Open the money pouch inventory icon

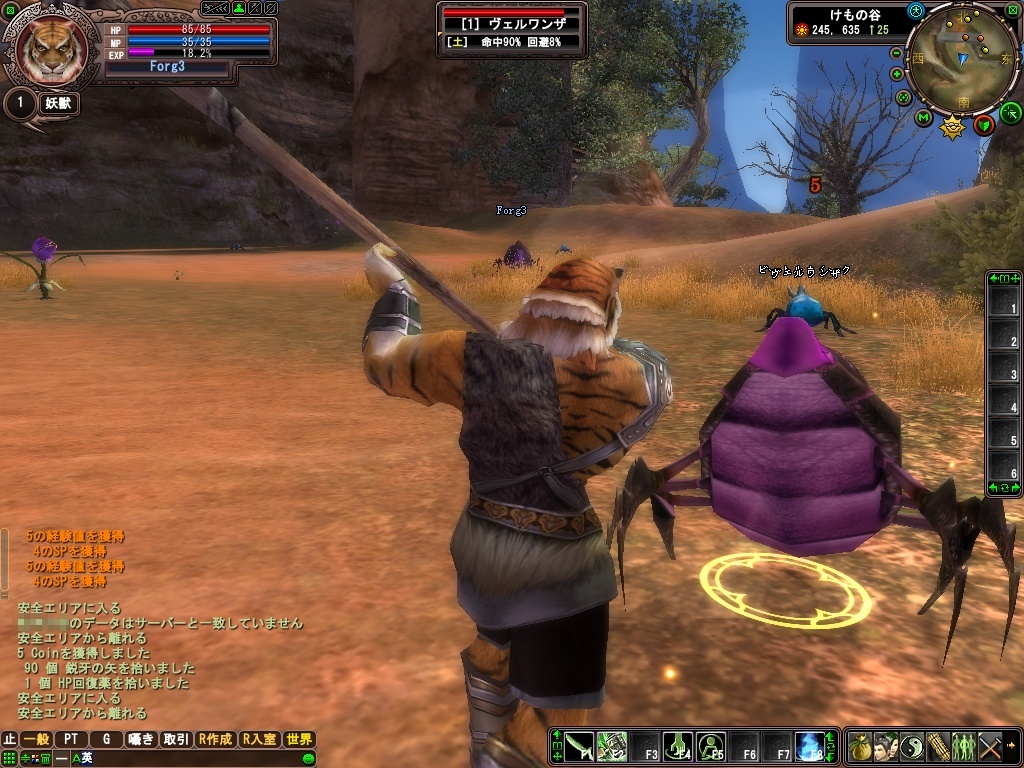[x=860, y=746]
